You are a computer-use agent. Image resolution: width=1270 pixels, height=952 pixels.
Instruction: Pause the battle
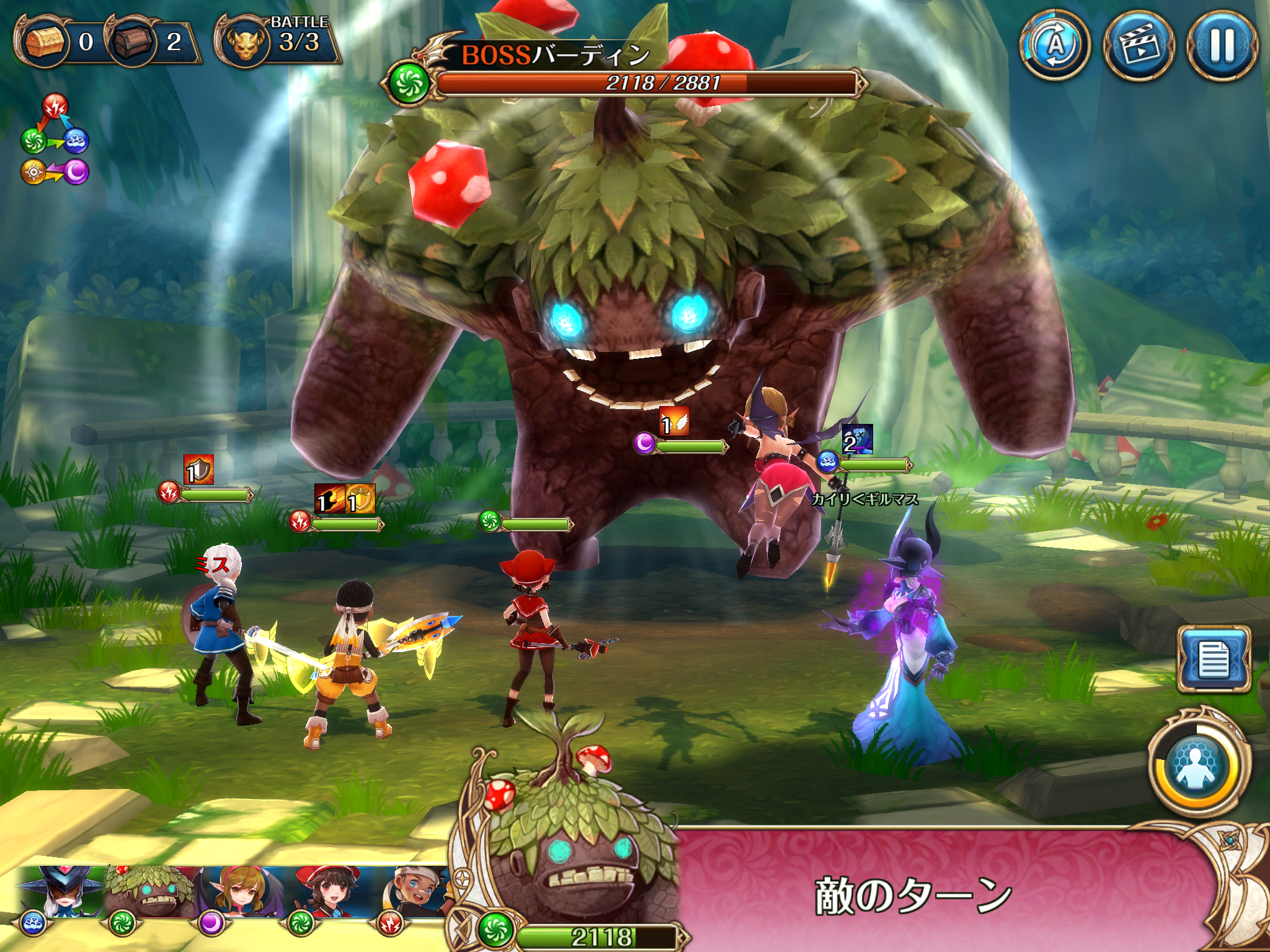[1222, 45]
